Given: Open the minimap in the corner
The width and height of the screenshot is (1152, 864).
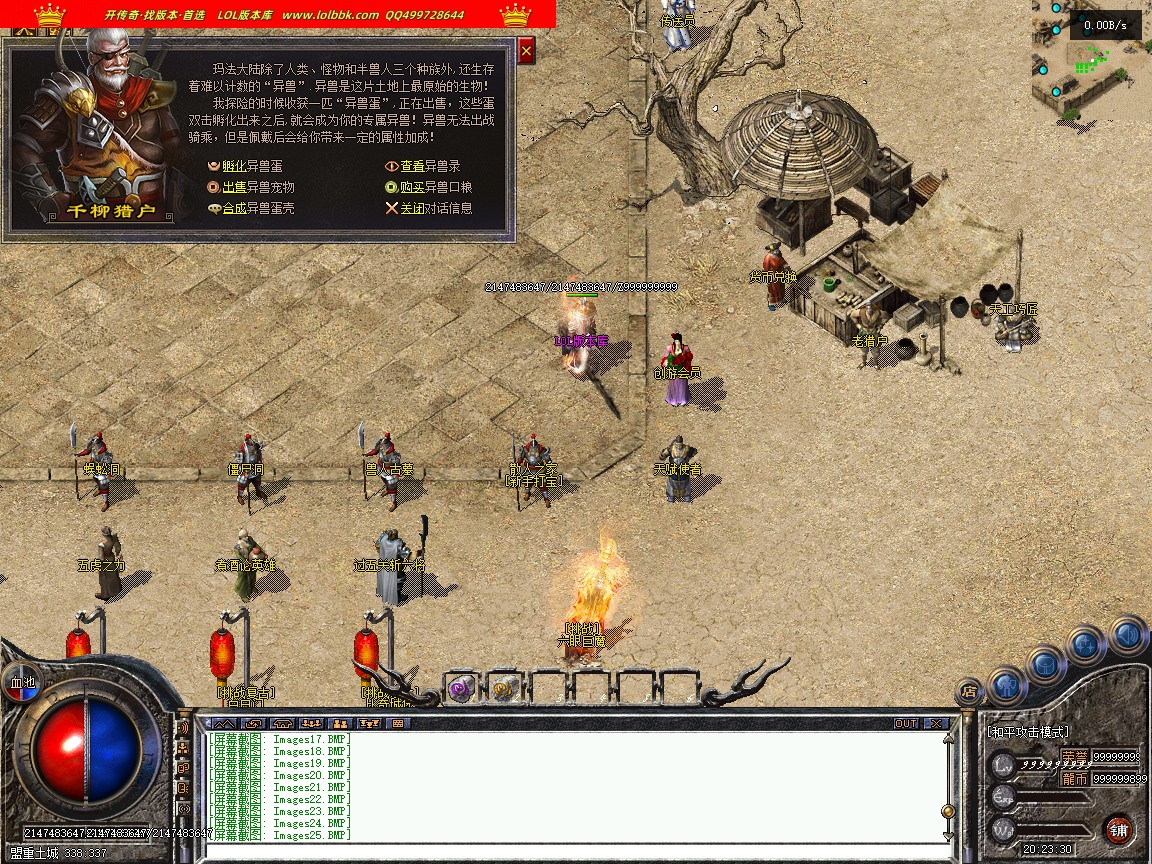Looking at the screenshot, I should point(1091,60).
